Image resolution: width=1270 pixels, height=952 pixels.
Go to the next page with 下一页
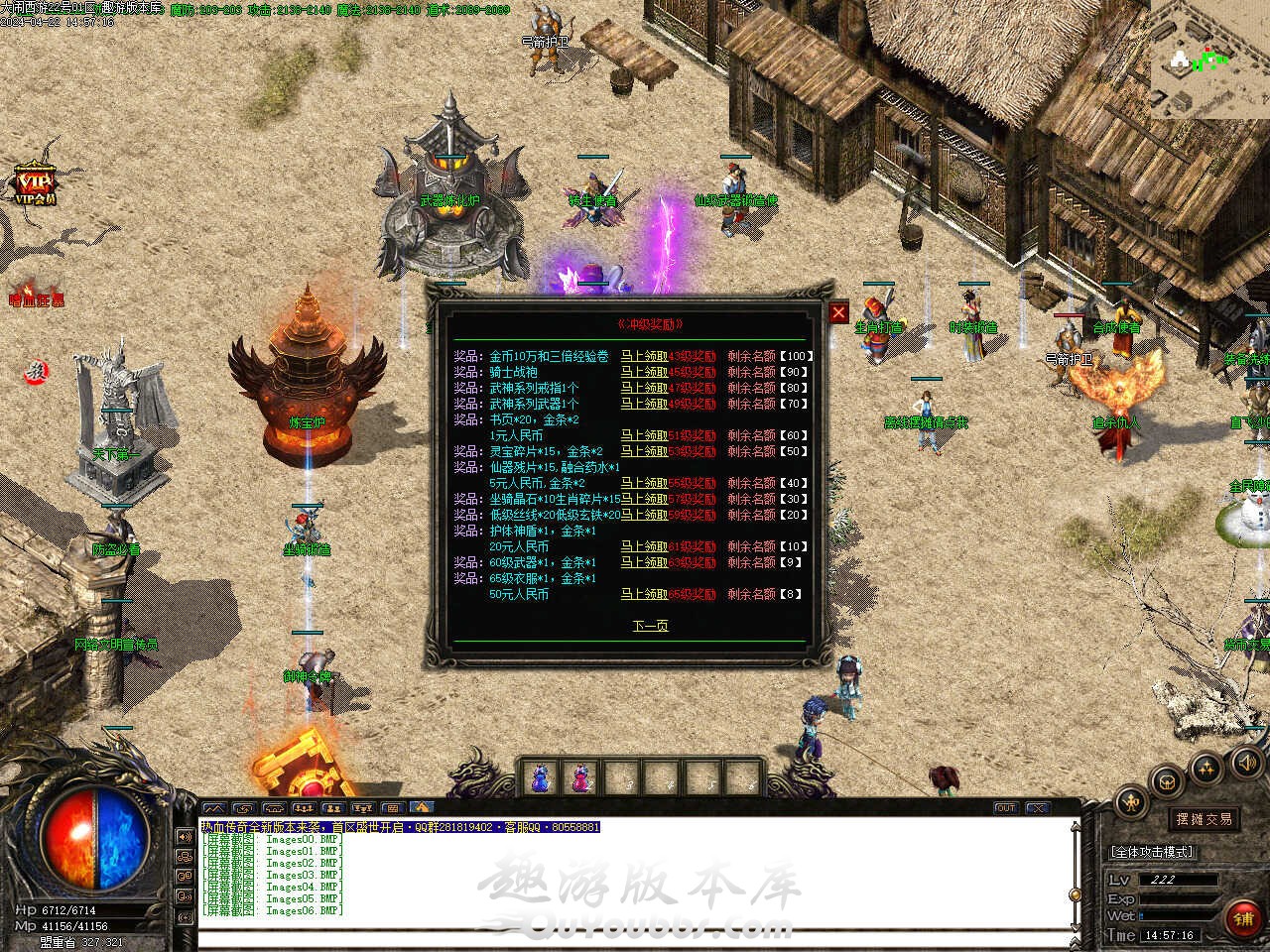[650, 625]
